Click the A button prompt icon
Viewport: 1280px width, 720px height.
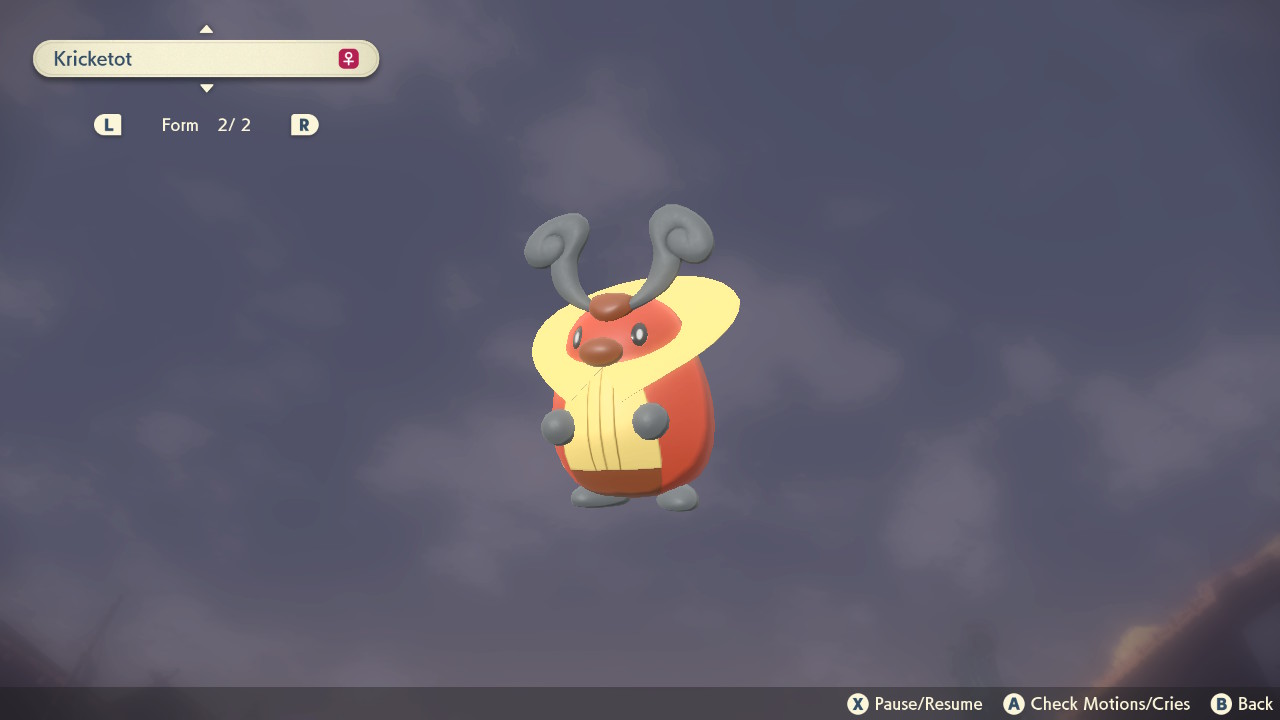[x=1014, y=703]
